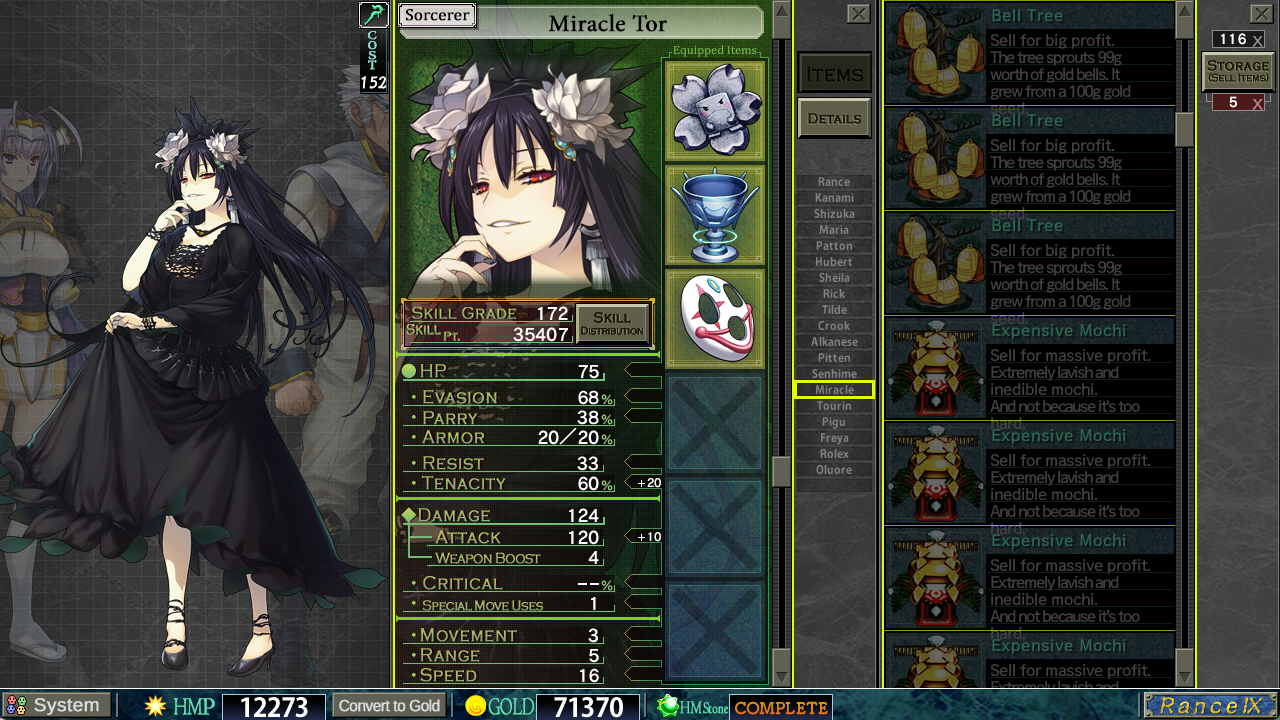Select Rance from the character list
Image resolution: width=1280 pixels, height=720 pixels.
834,182
